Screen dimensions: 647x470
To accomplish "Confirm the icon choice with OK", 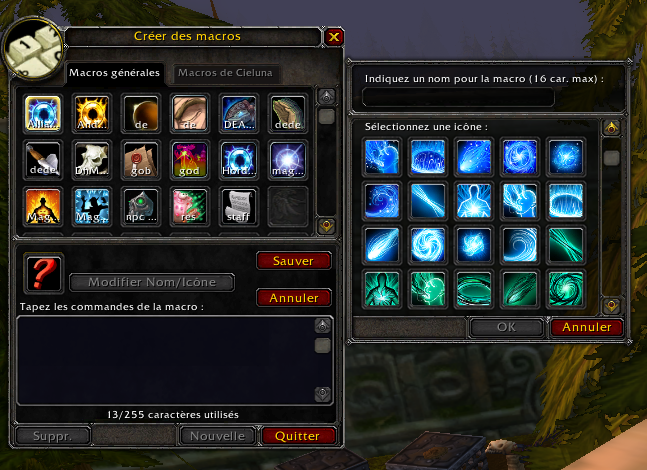I will [x=506, y=327].
